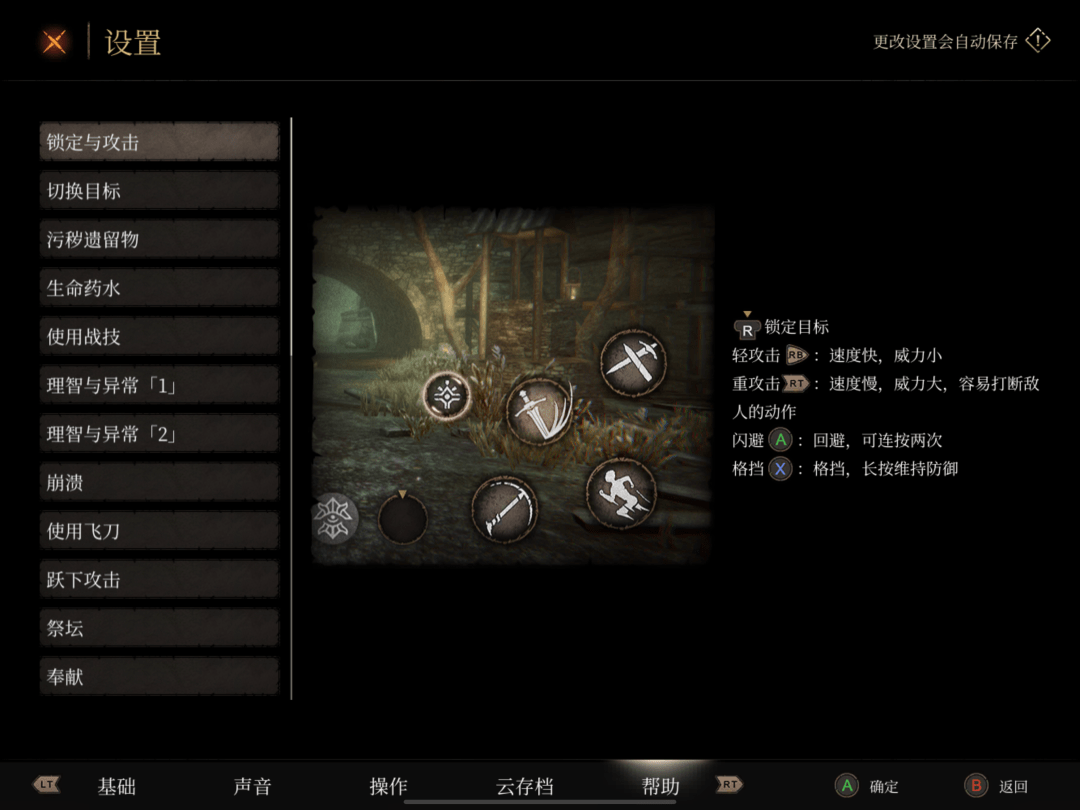Select 理智与异常「2」 in the list
Viewport: 1080px width, 810px height.
tap(159, 434)
